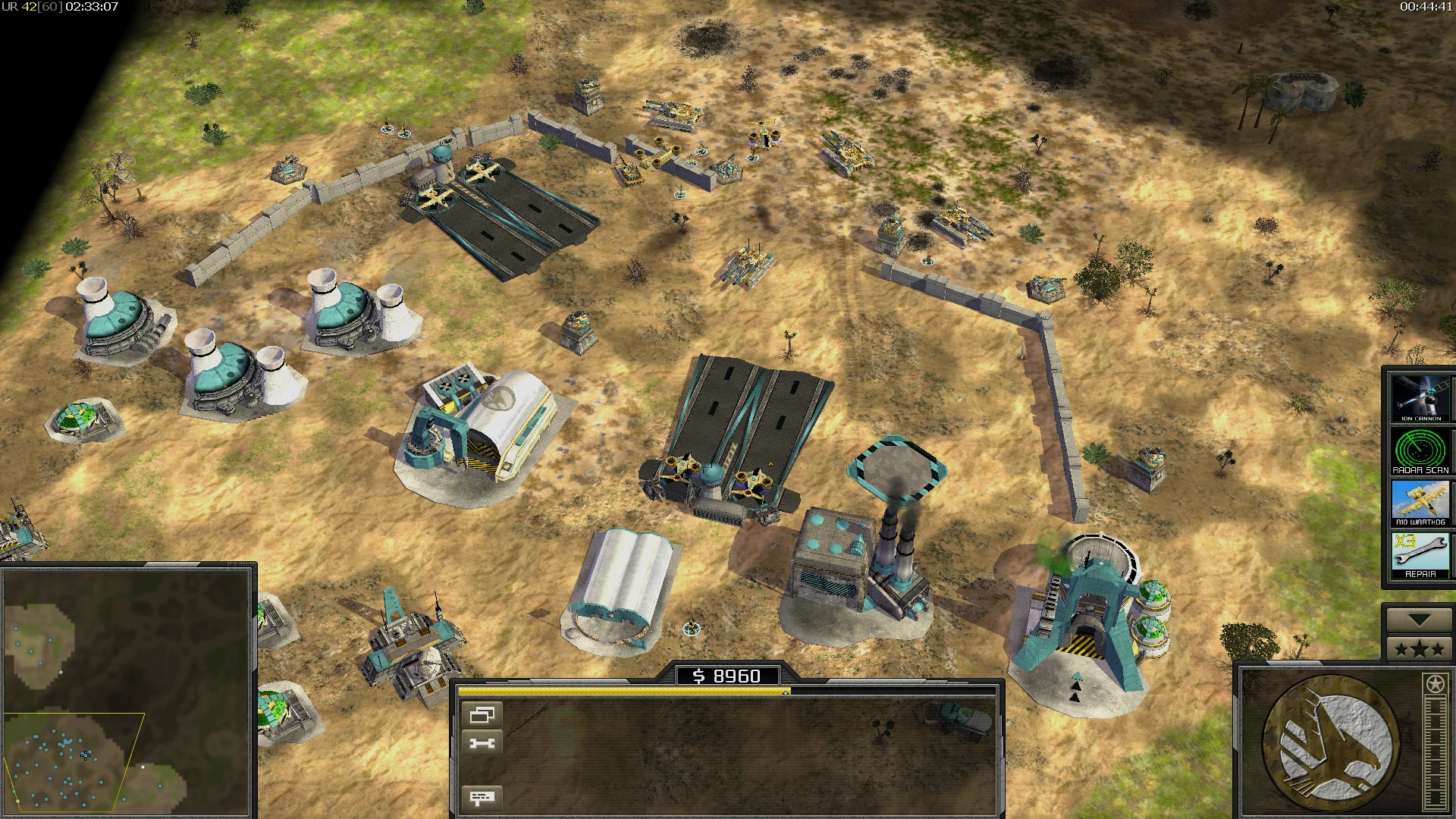Open the generals promotion stars panel
Viewport: 1456px width, 819px height.
click(1420, 648)
